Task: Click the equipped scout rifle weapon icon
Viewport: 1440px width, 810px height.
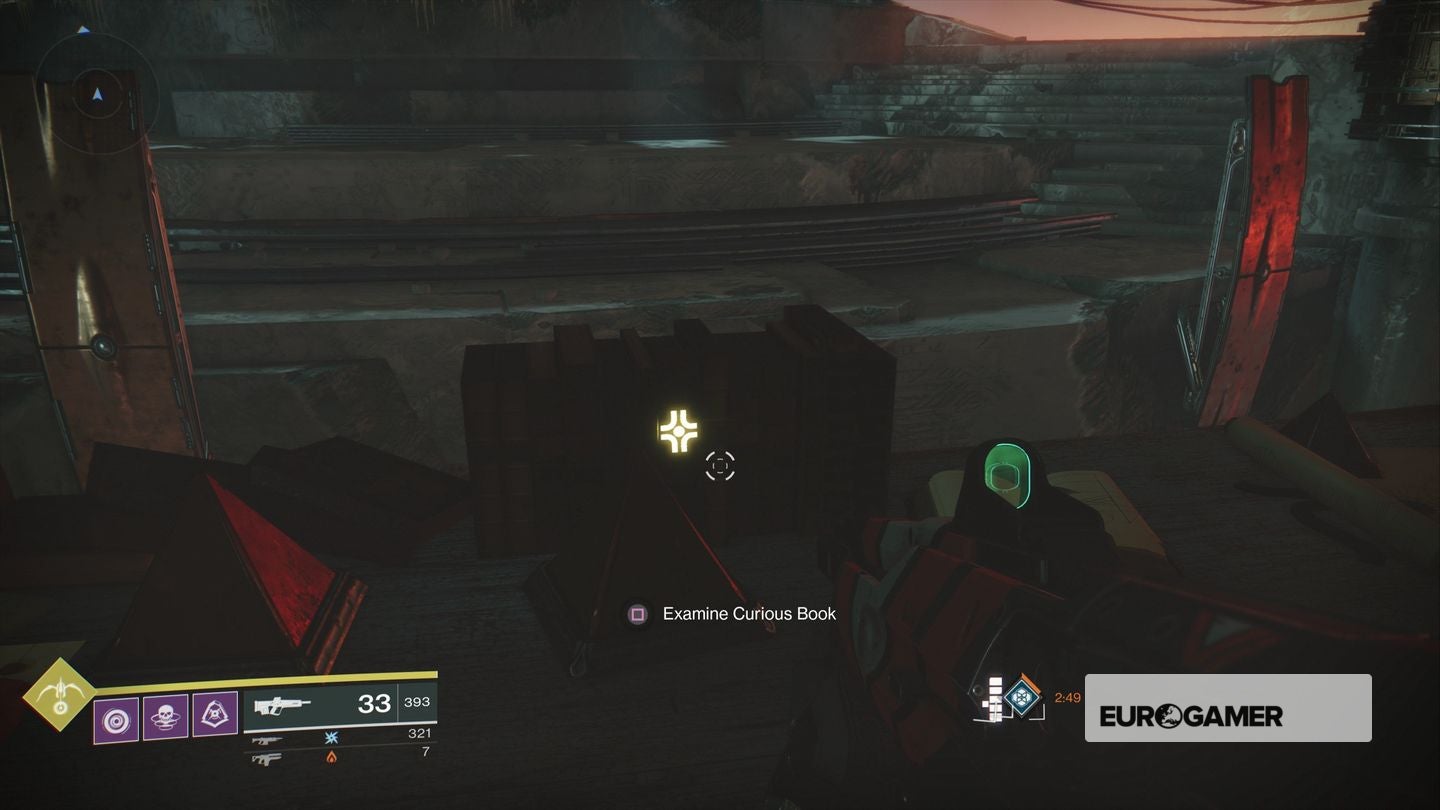Action: pos(280,704)
